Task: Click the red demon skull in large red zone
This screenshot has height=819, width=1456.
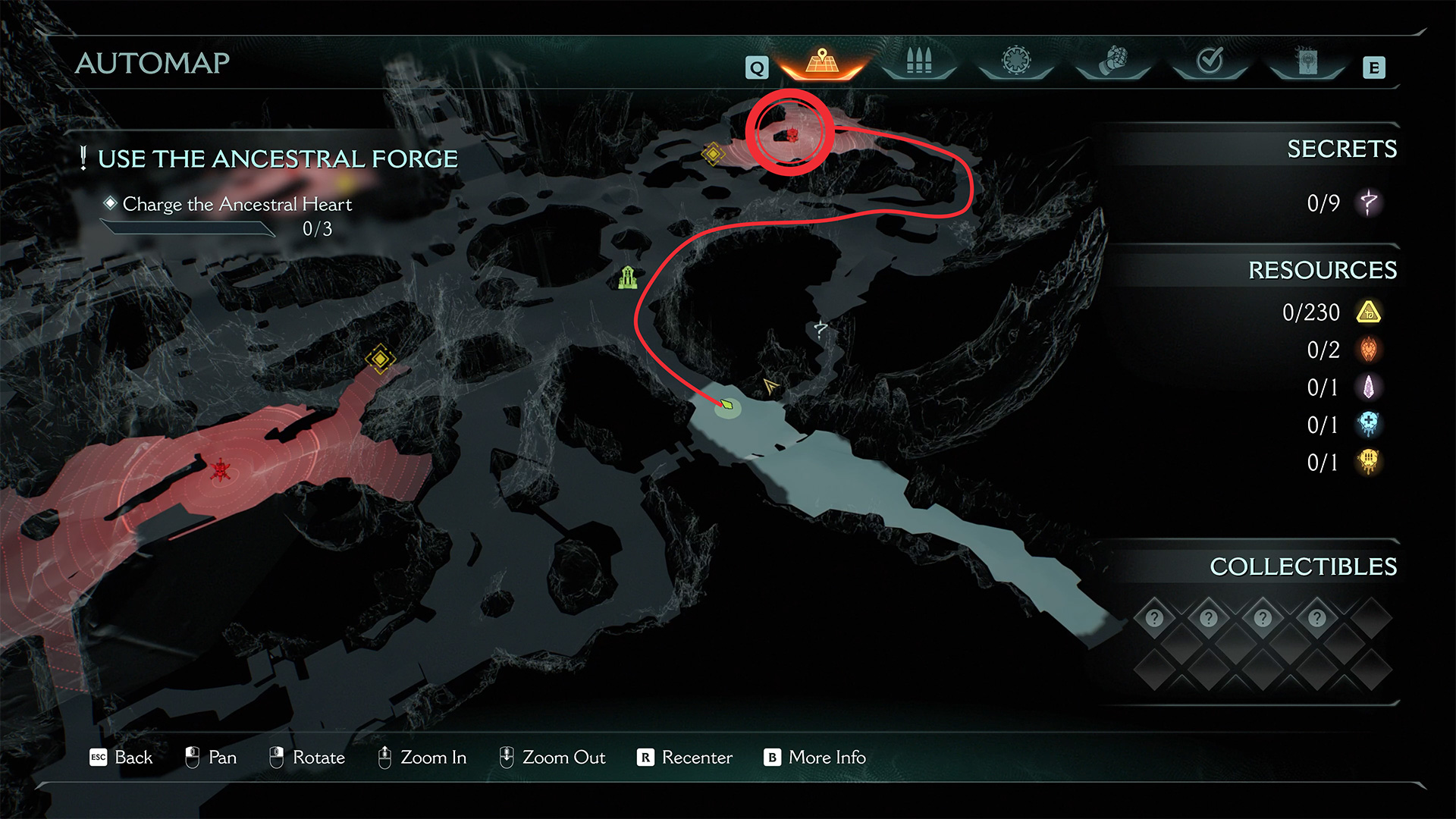Action: point(221,470)
